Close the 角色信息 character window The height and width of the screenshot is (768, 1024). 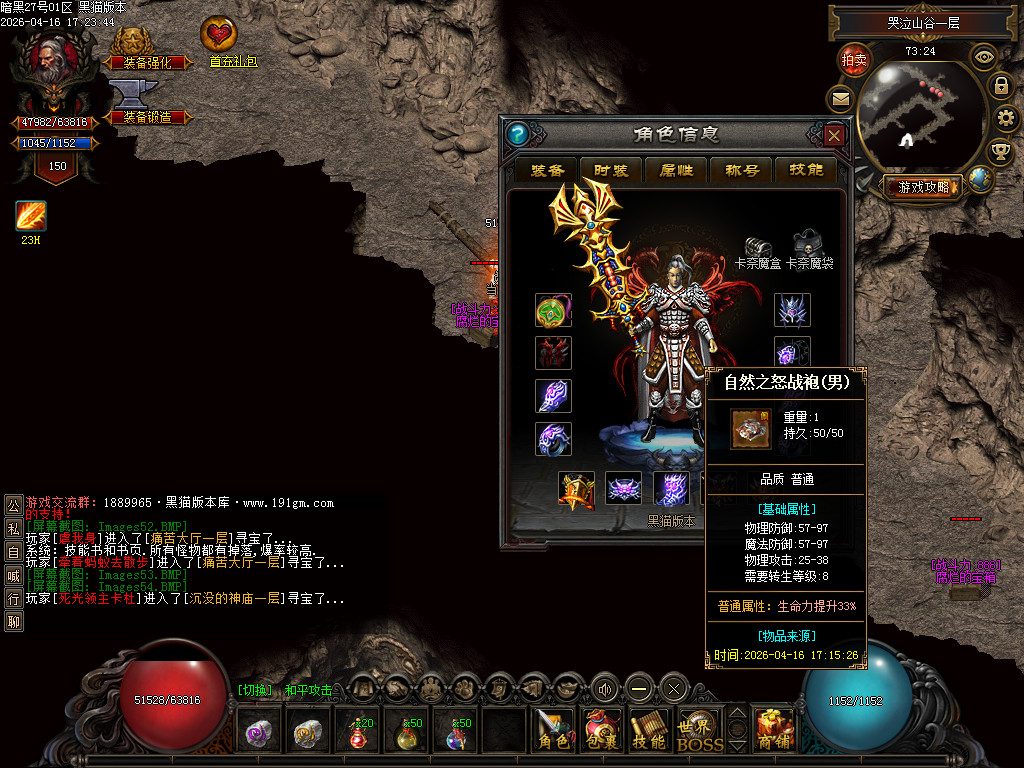pos(834,135)
